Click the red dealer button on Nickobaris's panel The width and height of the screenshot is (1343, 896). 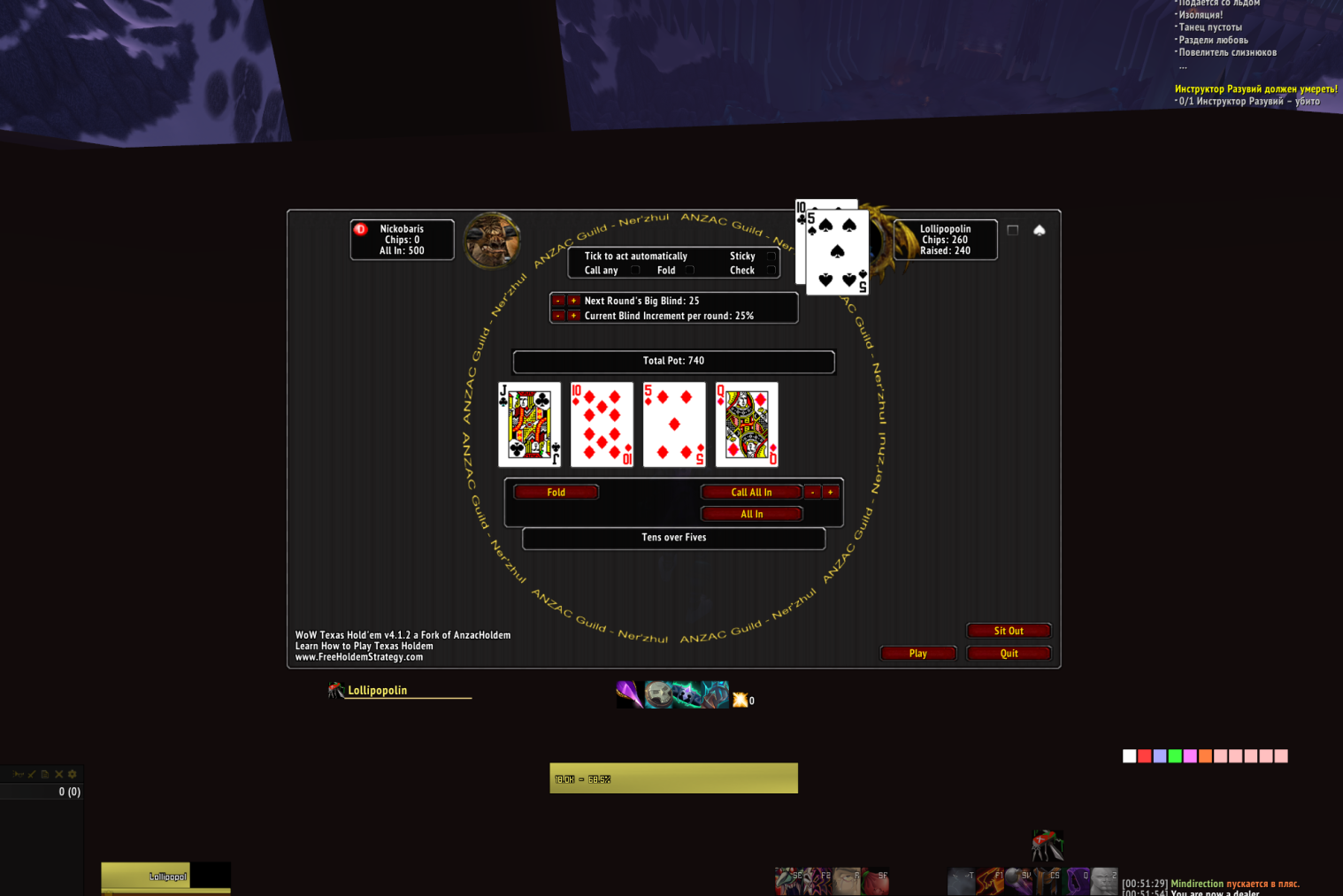[x=360, y=227]
